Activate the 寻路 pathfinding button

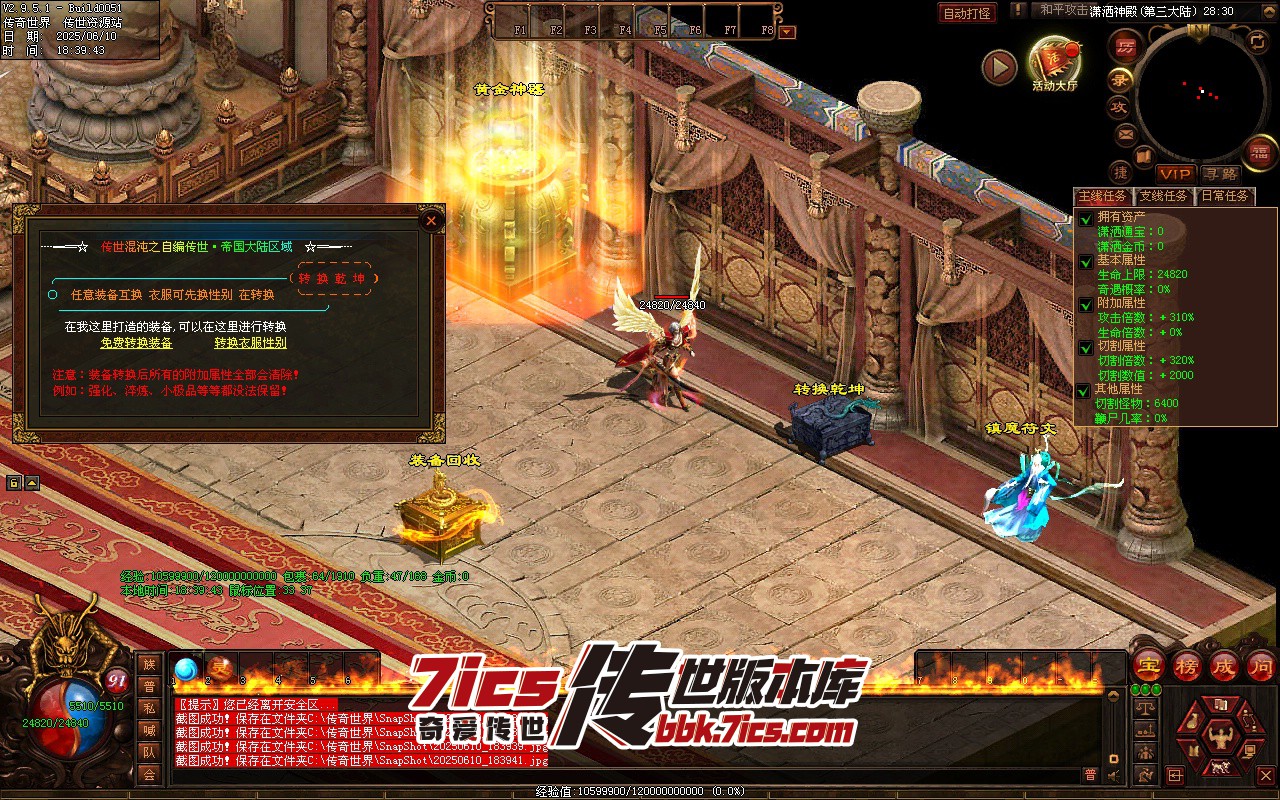pyautogui.click(x=1219, y=174)
